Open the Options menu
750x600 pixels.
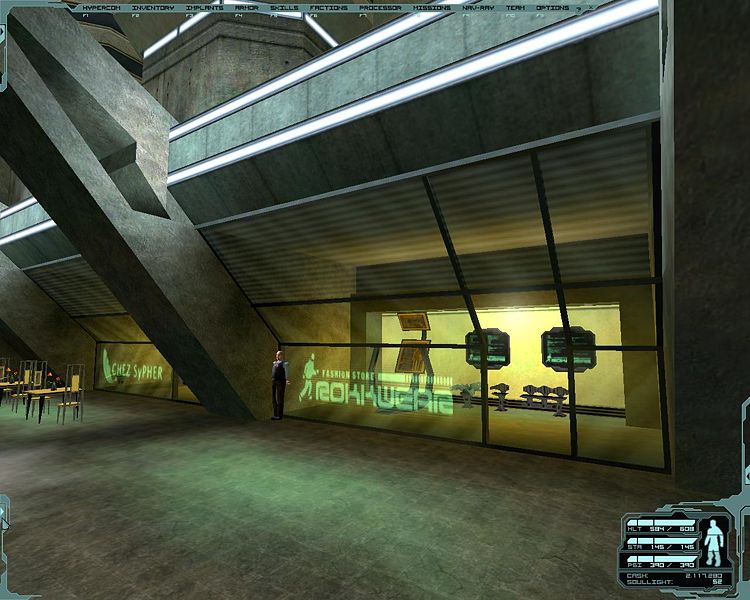point(552,7)
